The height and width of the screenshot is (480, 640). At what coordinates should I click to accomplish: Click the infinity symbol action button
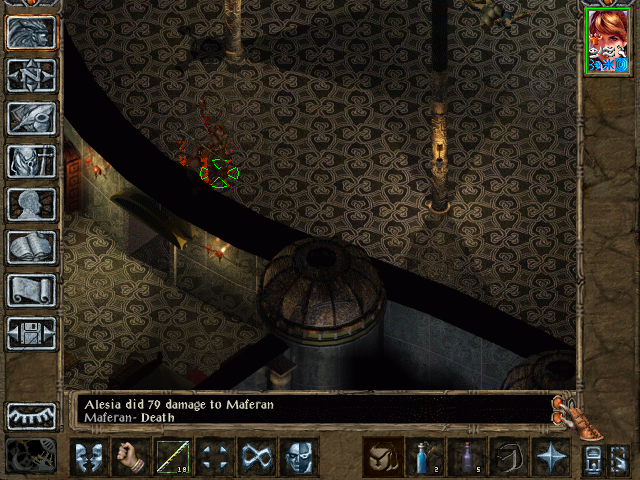click(x=257, y=457)
